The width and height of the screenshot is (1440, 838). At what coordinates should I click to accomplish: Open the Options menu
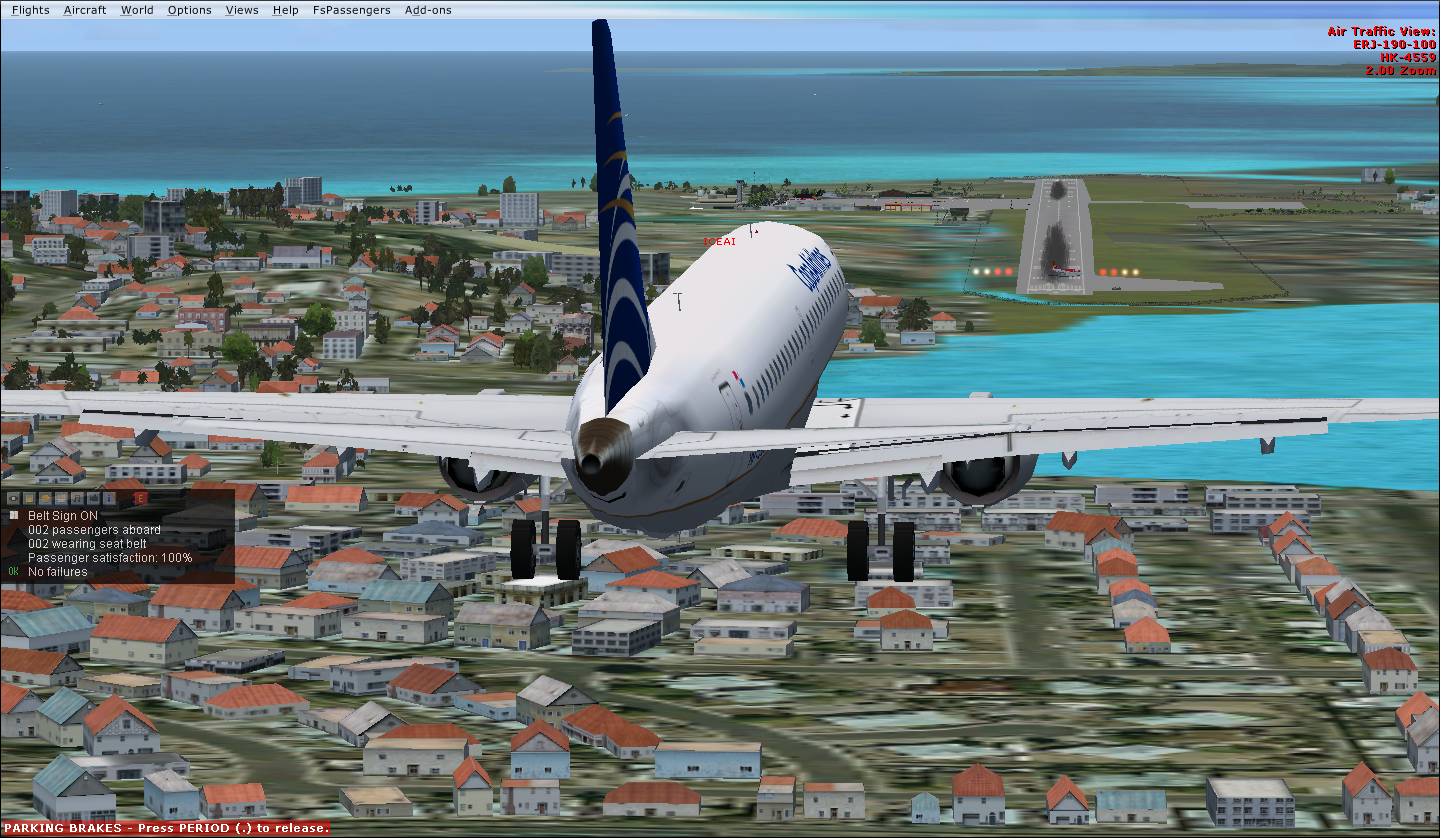click(x=189, y=10)
